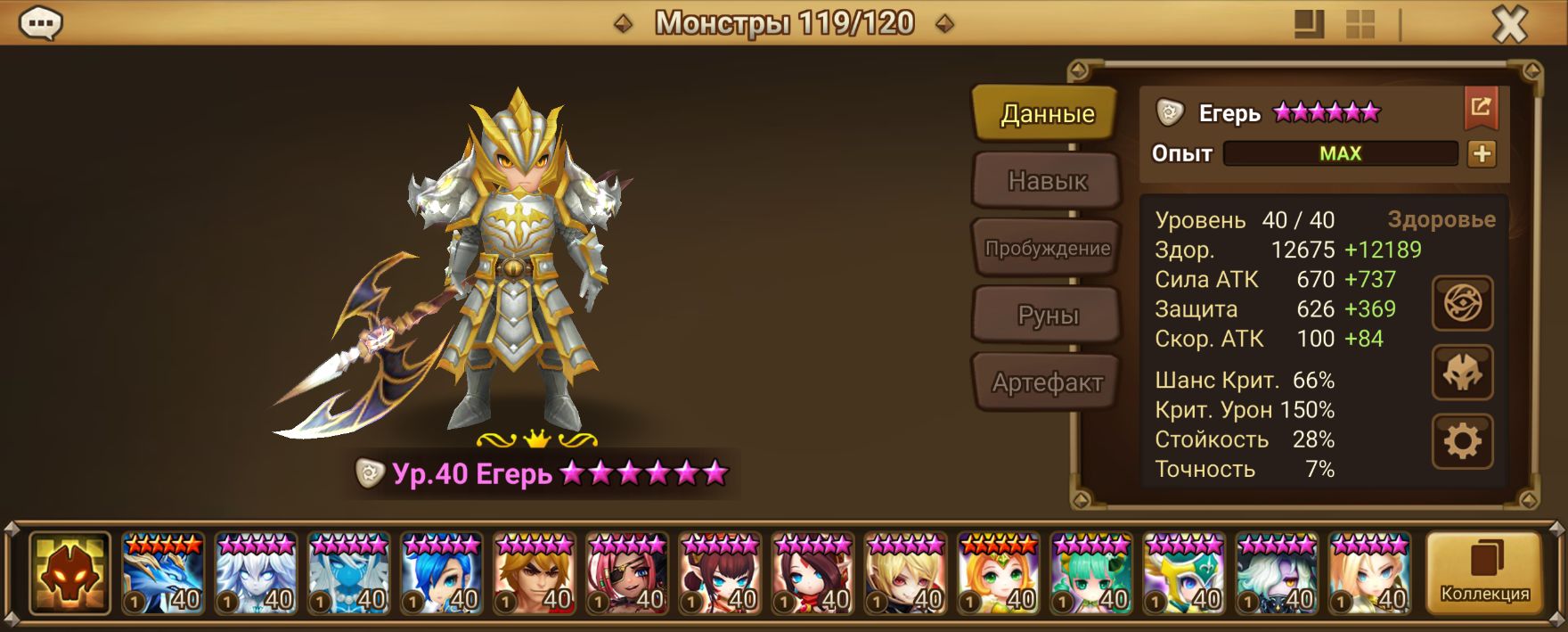Select the blue-haired girl monster thumbnail
The image size is (1568, 632).
point(441,574)
